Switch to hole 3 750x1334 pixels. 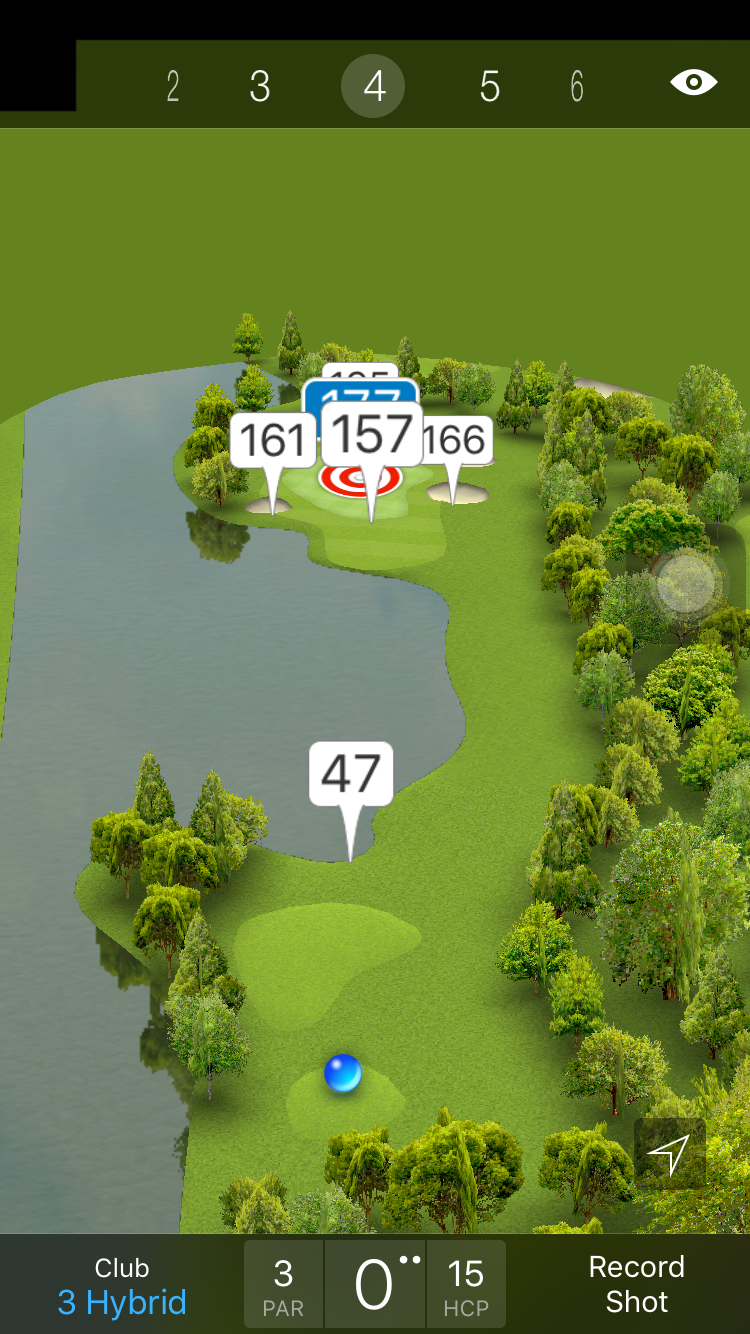(260, 87)
